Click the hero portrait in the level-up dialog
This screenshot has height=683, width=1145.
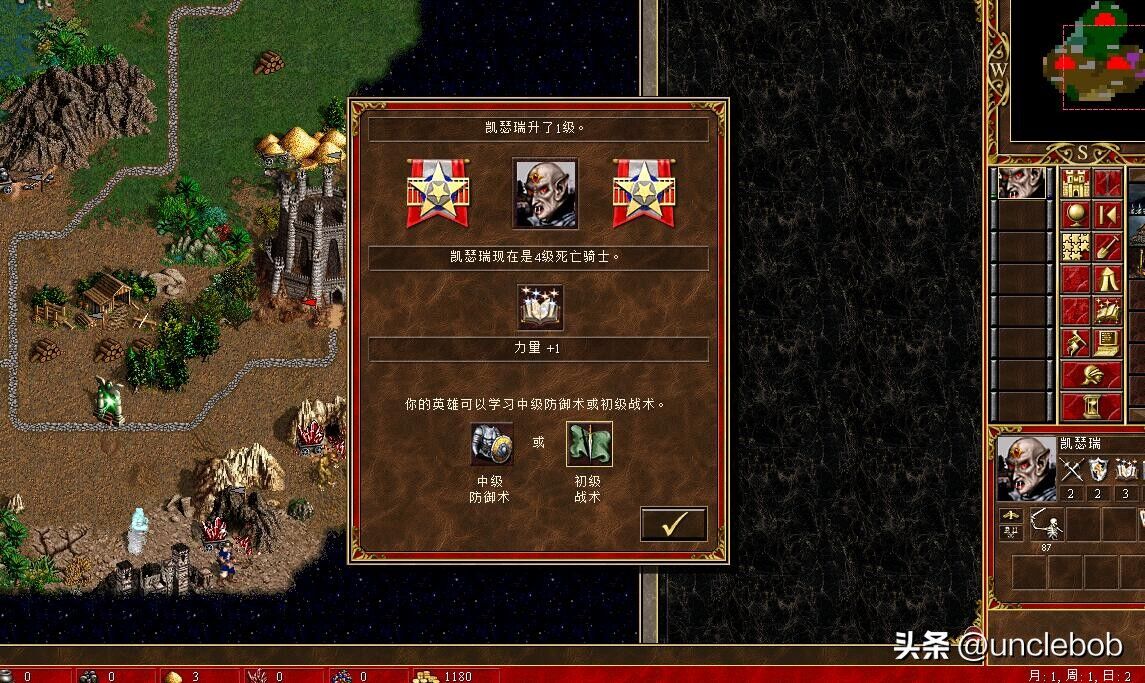[x=544, y=193]
